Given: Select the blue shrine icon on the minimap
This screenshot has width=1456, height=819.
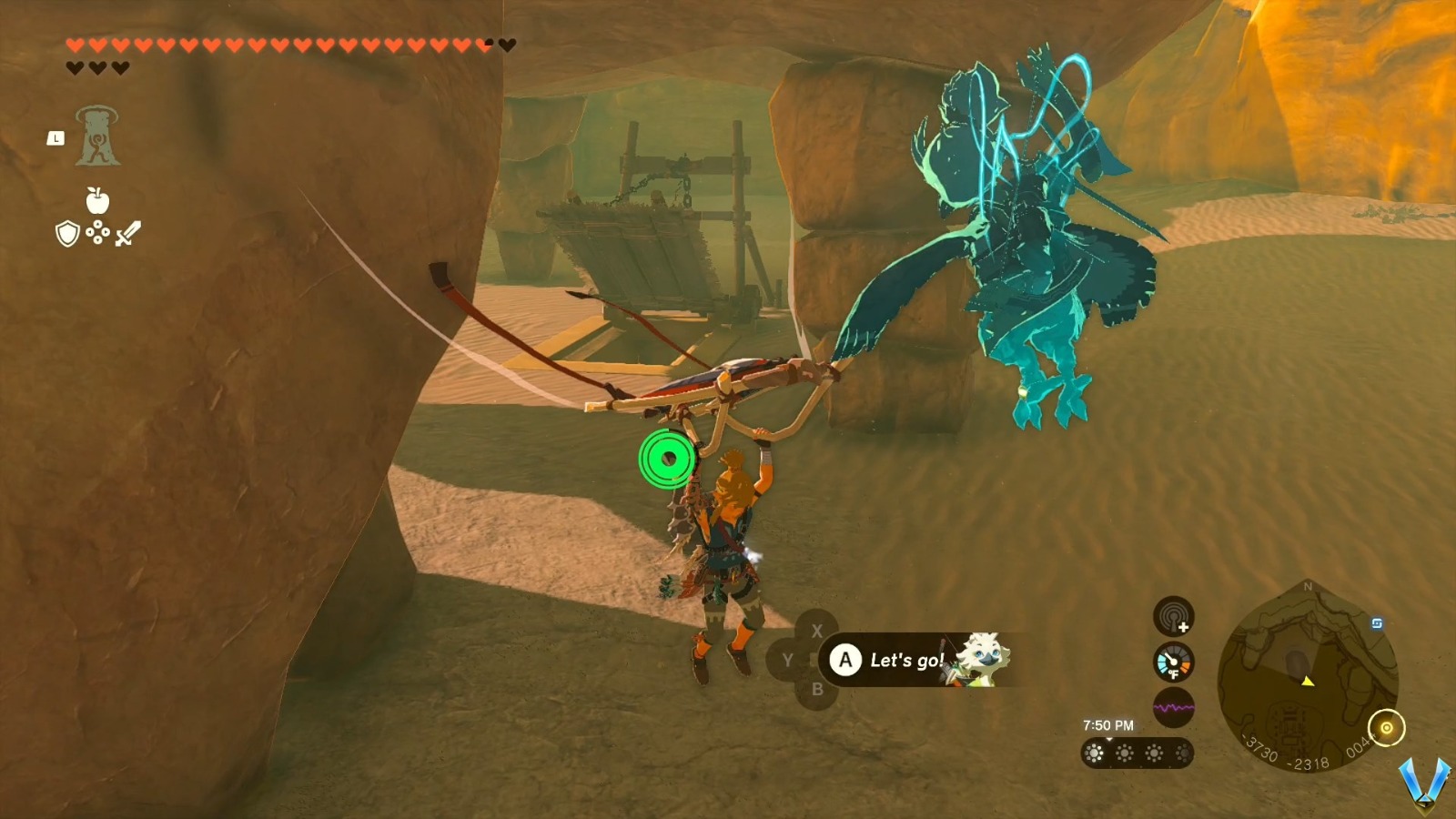Looking at the screenshot, I should click(x=1378, y=623).
